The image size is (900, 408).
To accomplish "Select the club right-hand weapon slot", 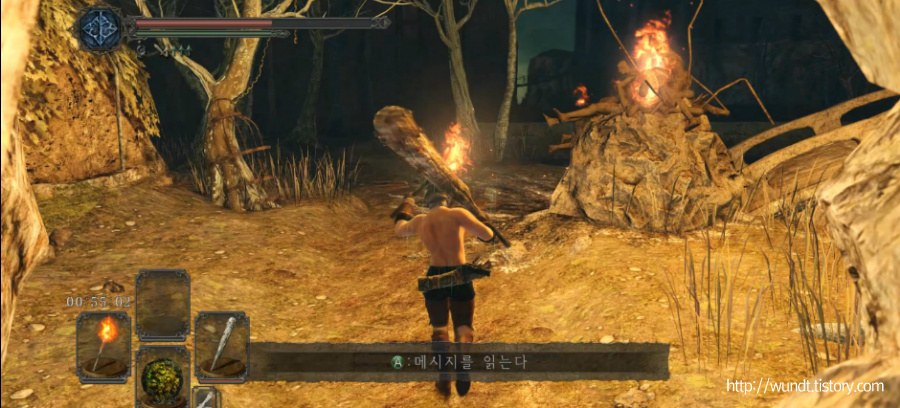I will coord(221,345).
